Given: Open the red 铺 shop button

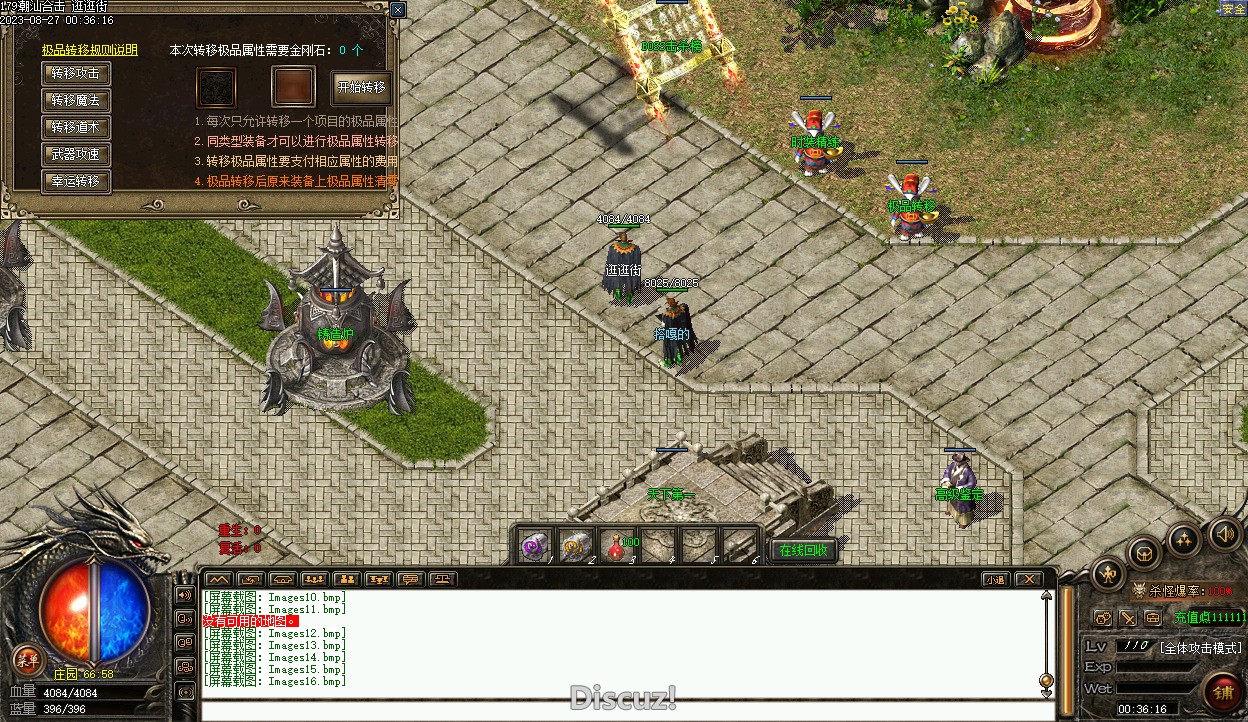Looking at the screenshot, I should point(1223,691).
